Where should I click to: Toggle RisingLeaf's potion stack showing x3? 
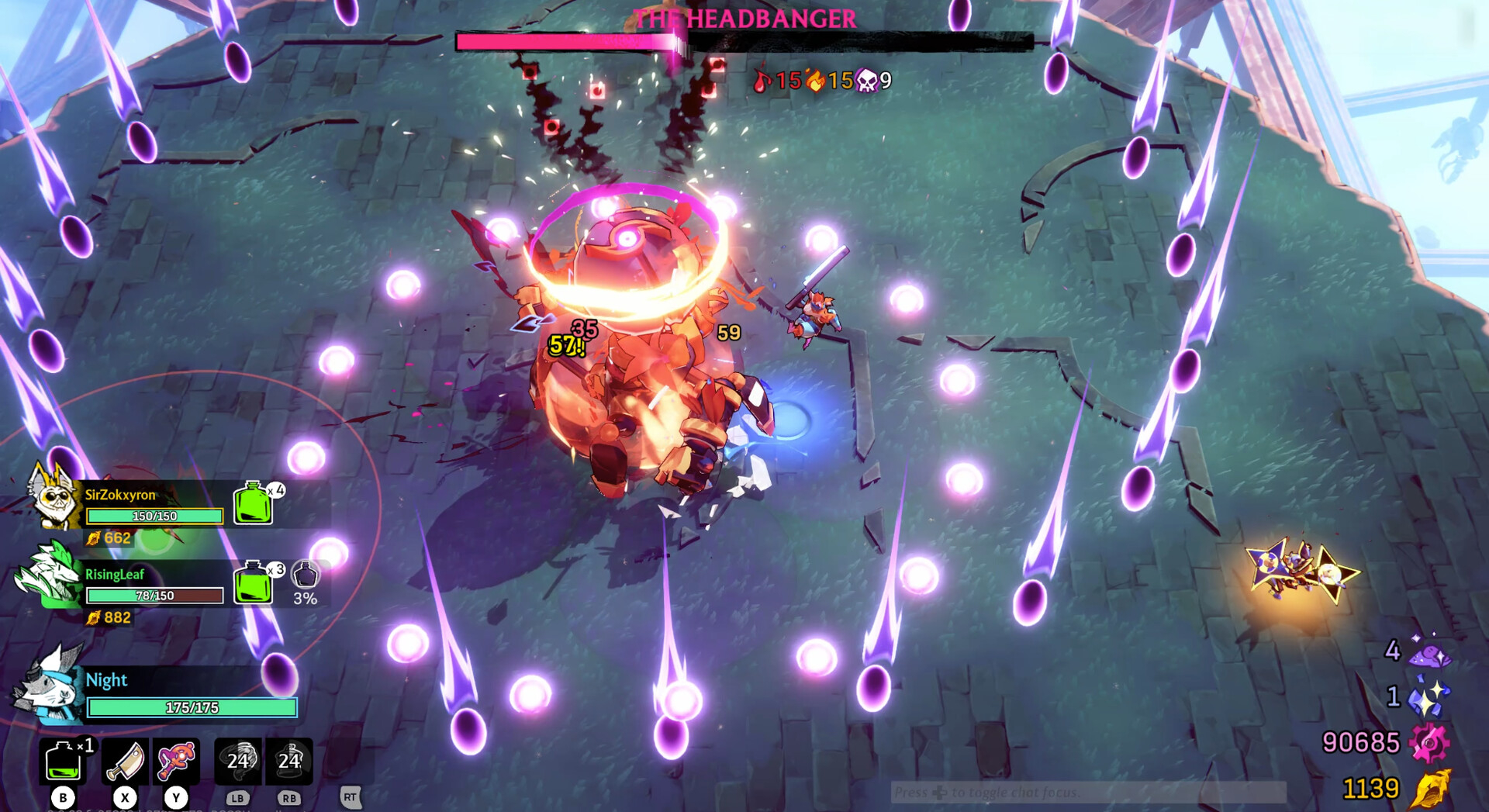pos(252,584)
